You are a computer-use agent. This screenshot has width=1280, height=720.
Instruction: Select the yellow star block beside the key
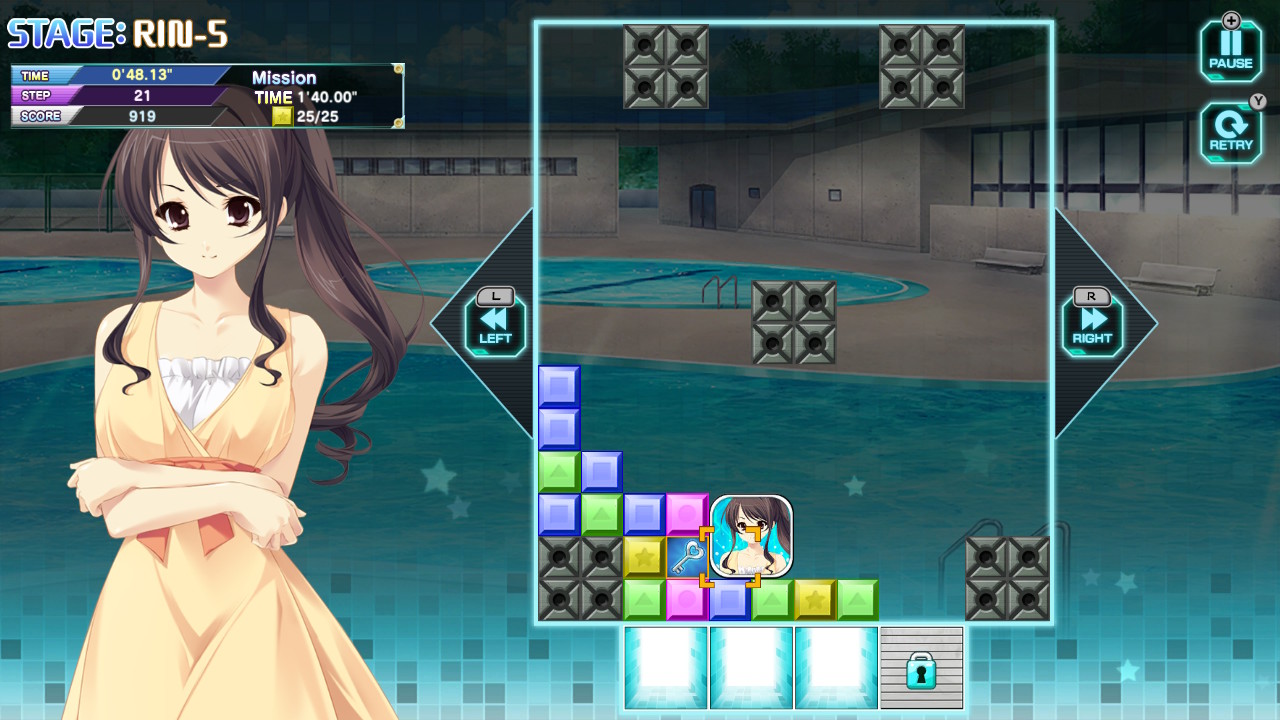(x=644, y=557)
